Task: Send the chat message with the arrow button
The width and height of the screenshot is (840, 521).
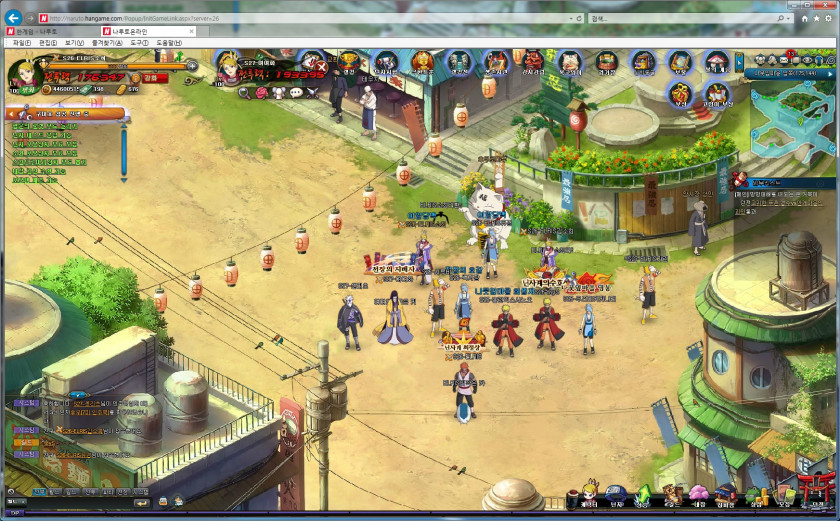Action: click(142, 503)
